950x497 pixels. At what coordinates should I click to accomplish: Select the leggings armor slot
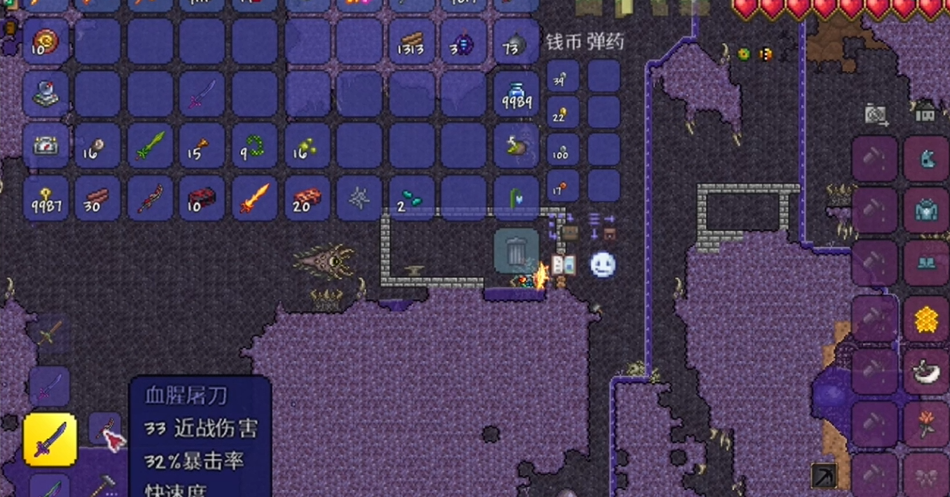tap(926, 265)
